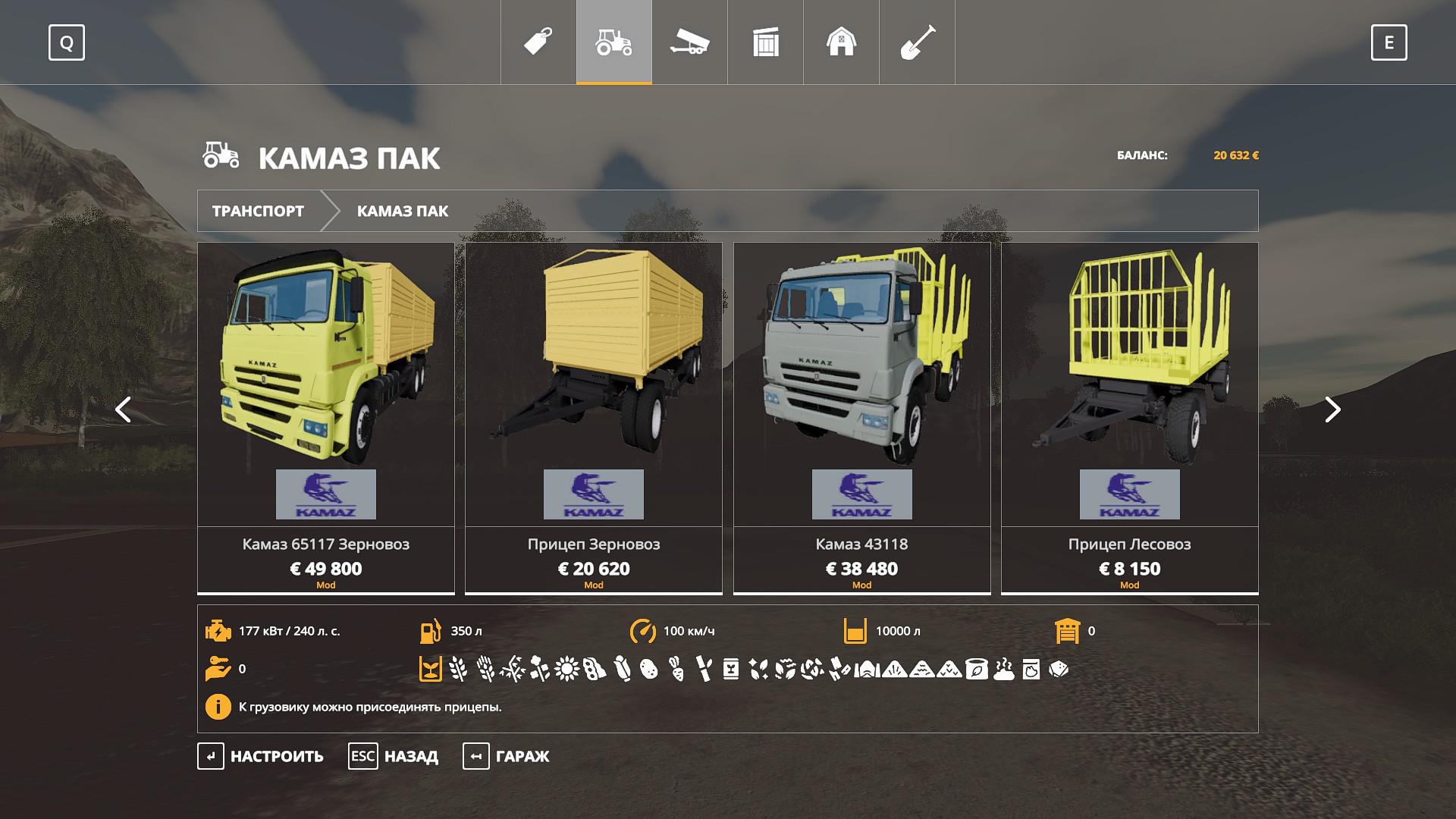Image resolution: width=1456 pixels, height=819 pixels.
Task: Select the Прицеп Лесовоз trailer card
Action: pos(1129,417)
